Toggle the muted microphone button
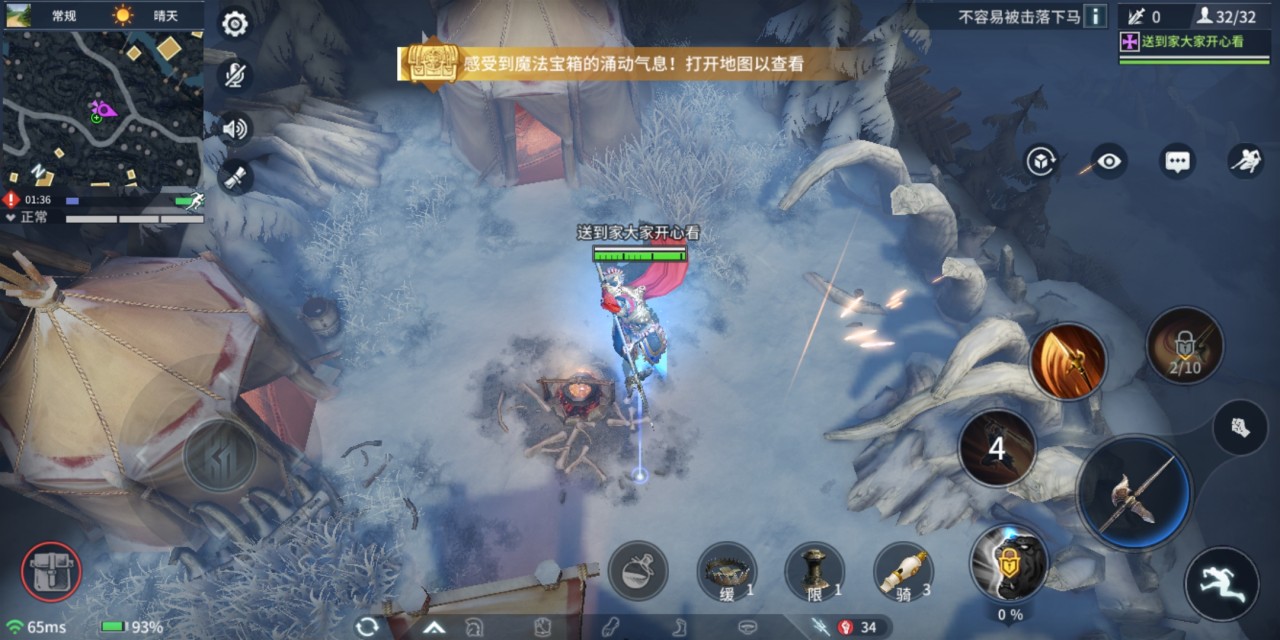Image resolution: width=1280 pixels, height=640 pixels. click(x=235, y=75)
